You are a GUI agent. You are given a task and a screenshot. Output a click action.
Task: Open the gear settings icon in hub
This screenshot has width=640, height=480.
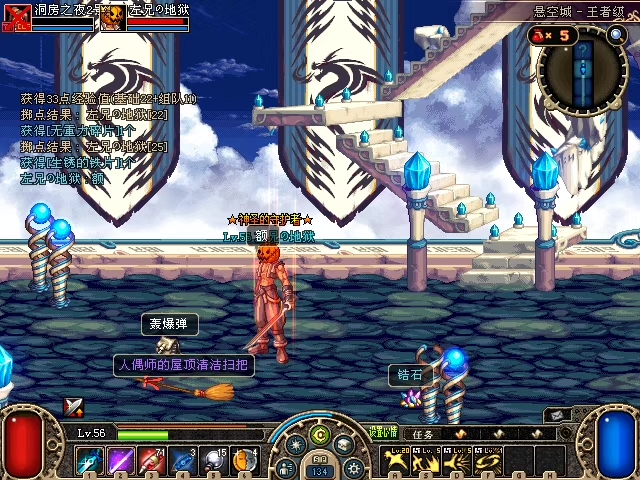[x=352, y=467]
